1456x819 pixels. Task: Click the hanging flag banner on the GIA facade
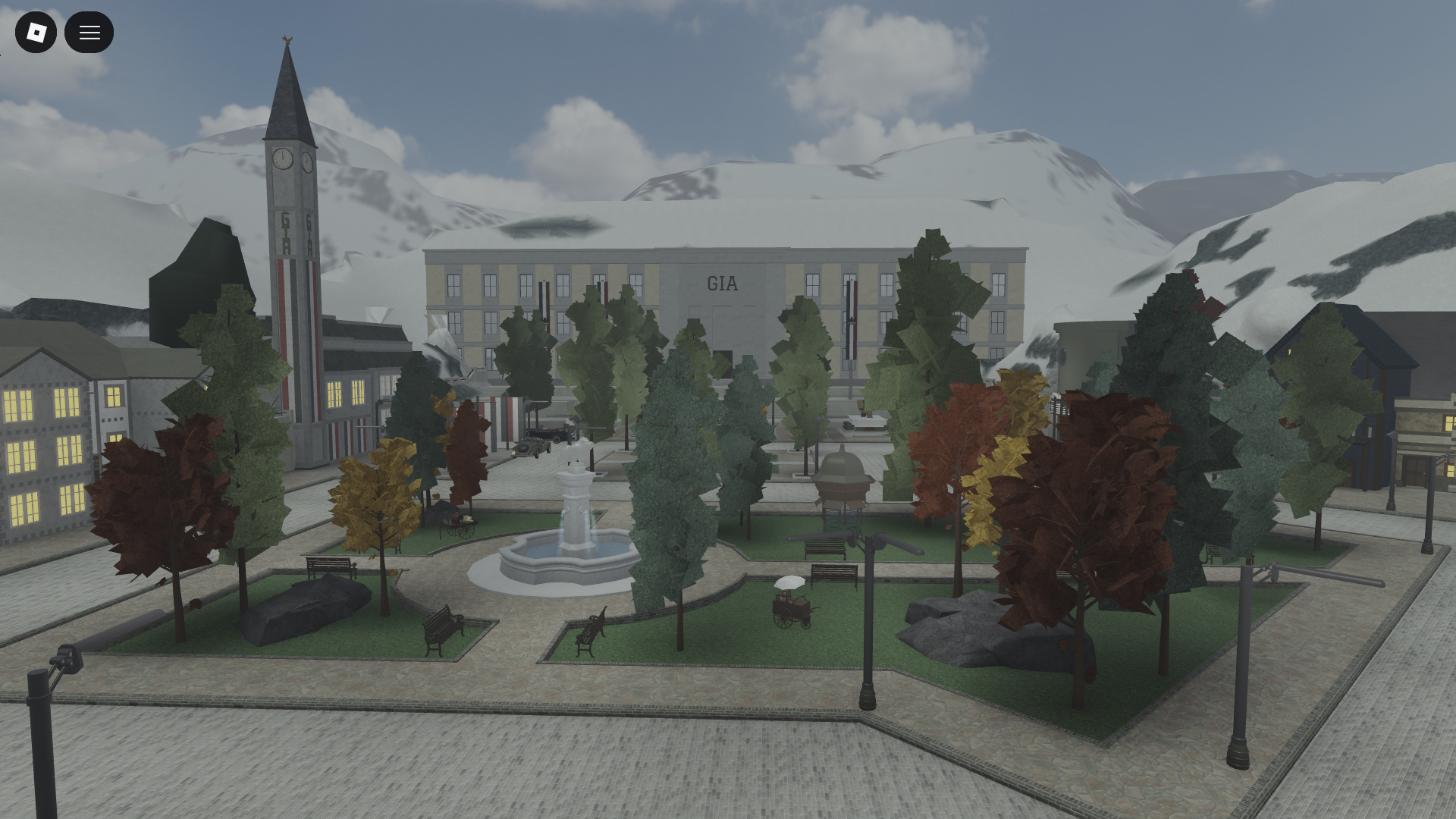(851, 318)
